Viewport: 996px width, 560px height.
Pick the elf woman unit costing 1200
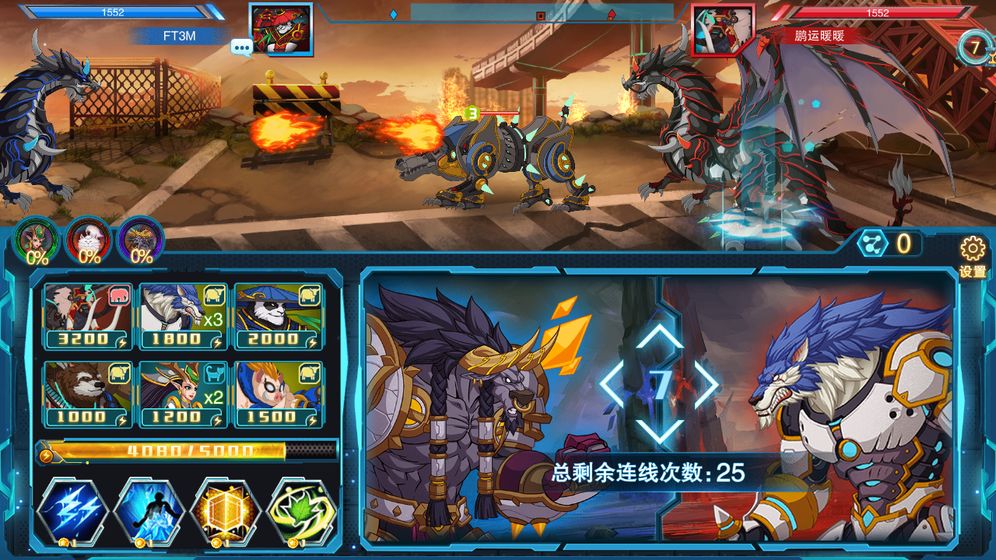(181, 393)
